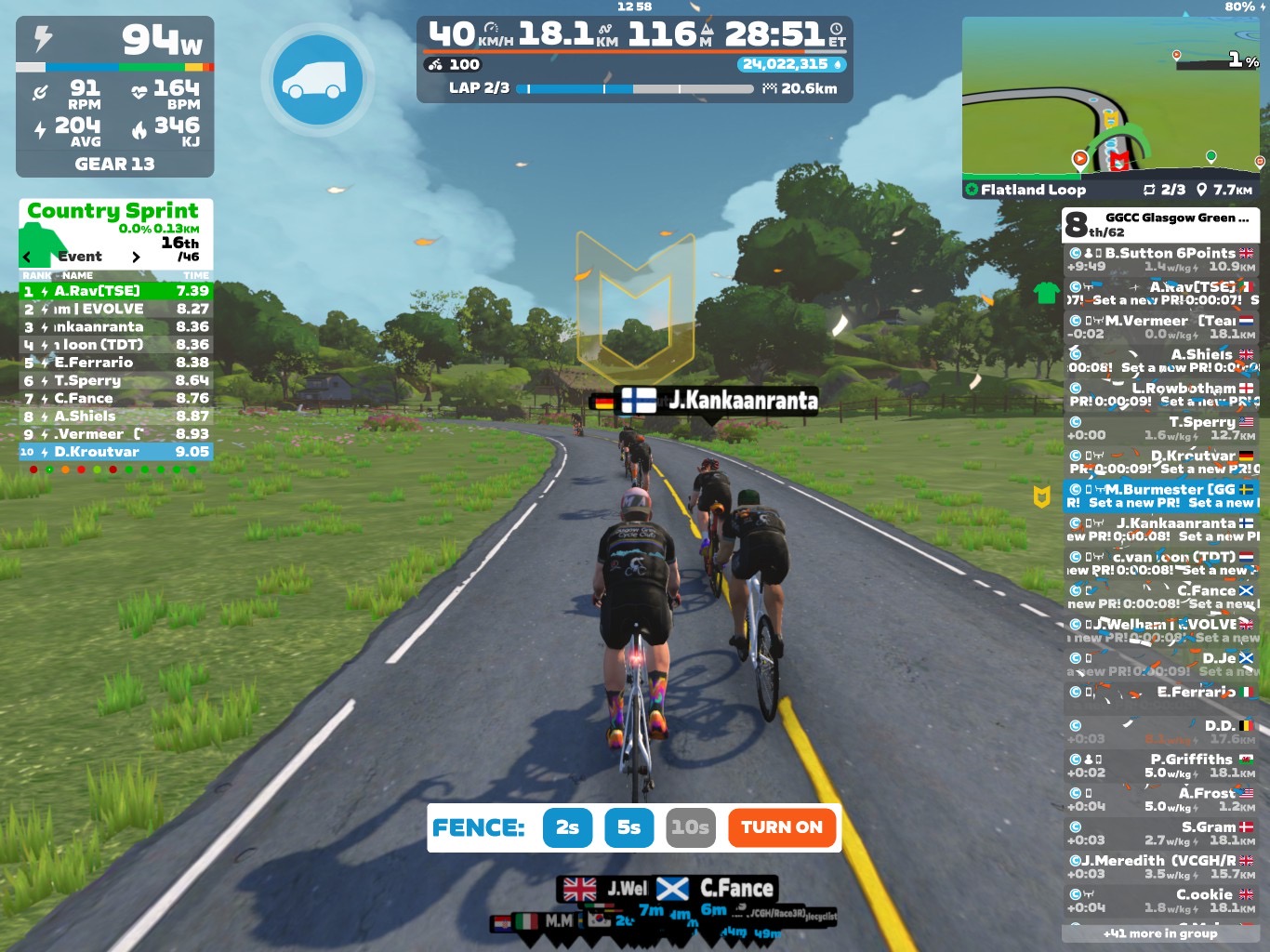Select B.Sutton in the nearby riders list

click(x=1161, y=259)
